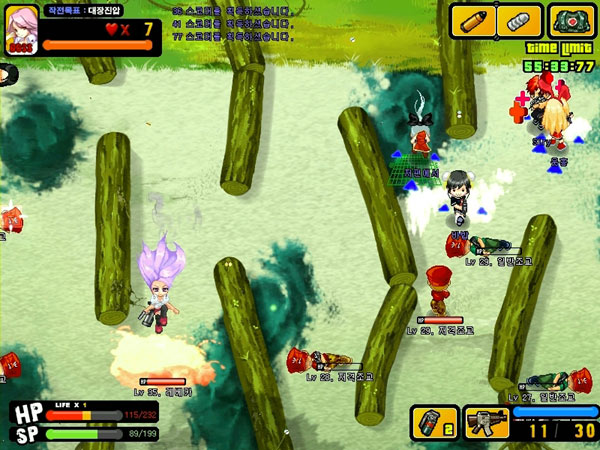The height and width of the screenshot is (450, 600).
Task: Select the grenade weapon slot
Action: coord(435,423)
